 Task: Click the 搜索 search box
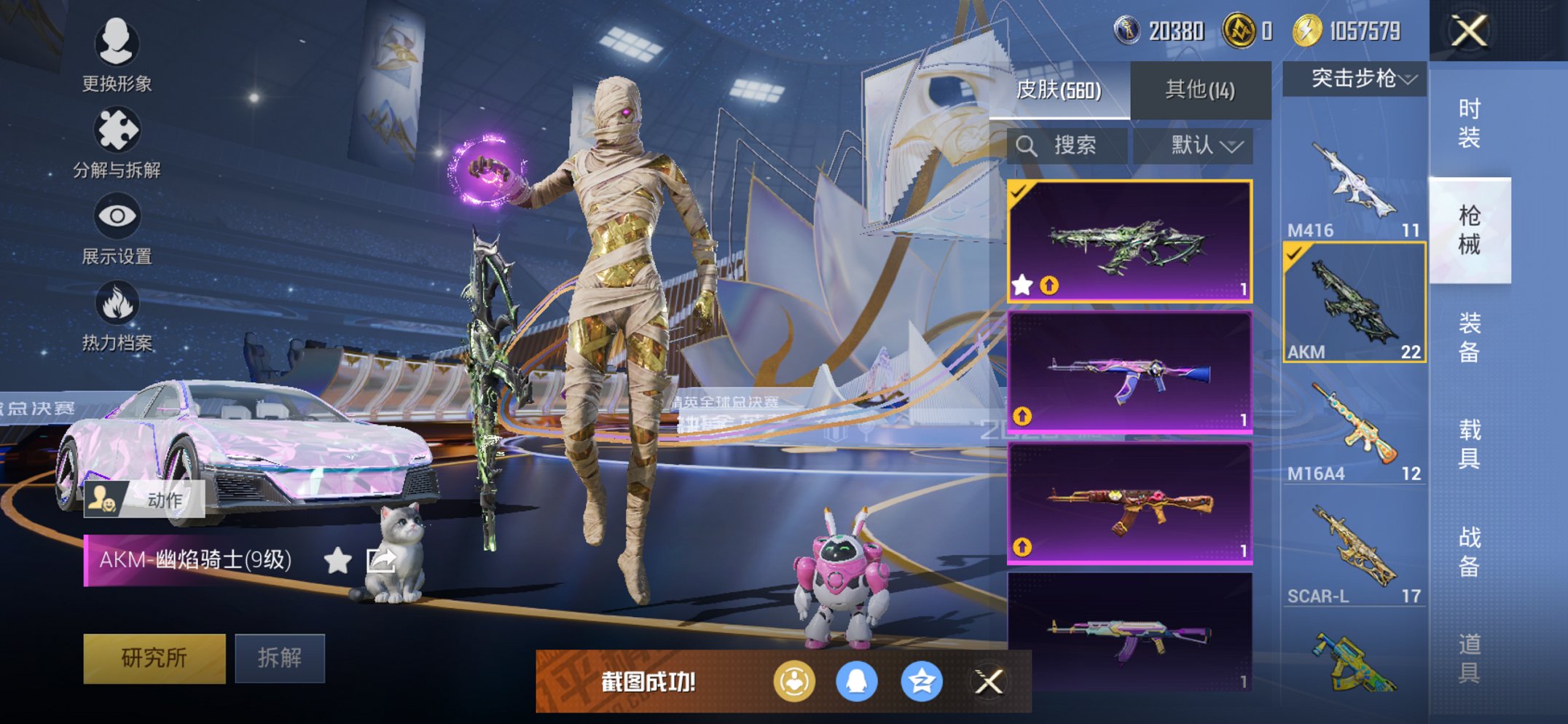click(x=1067, y=146)
